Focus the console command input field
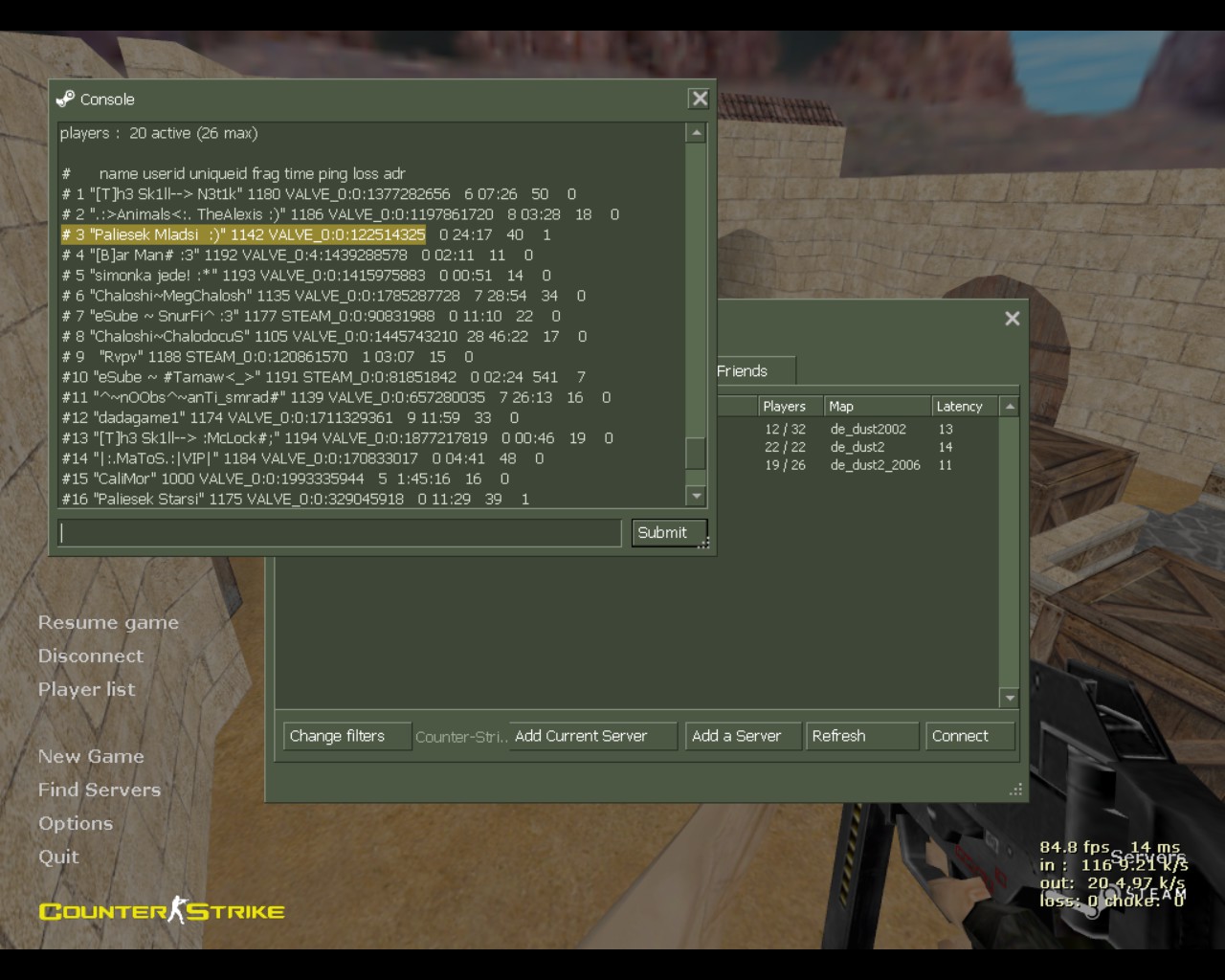 [x=340, y=533]
